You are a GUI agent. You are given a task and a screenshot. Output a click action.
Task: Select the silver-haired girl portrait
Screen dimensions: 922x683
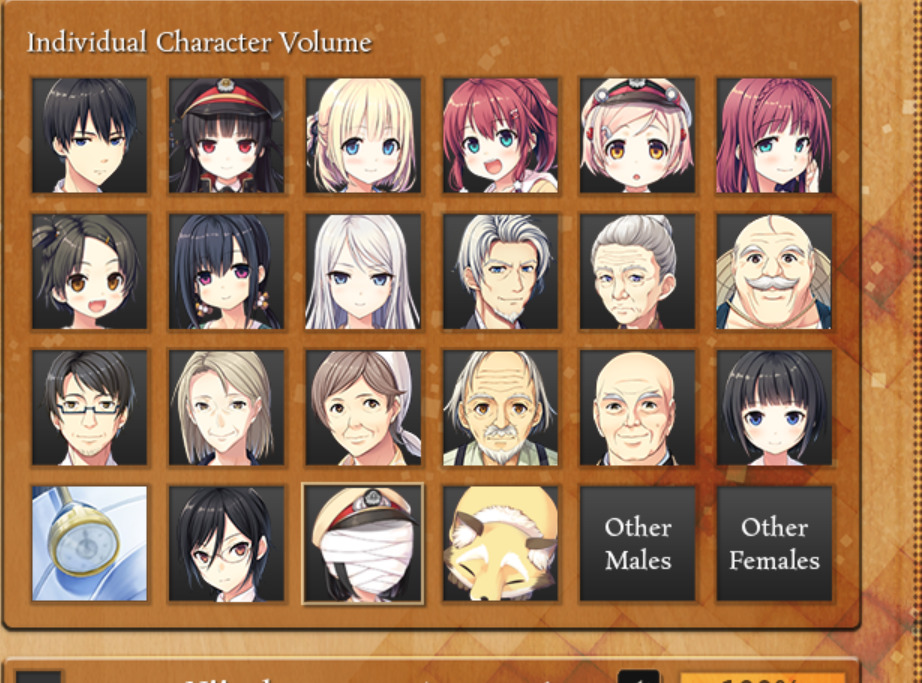coord(363,272)
